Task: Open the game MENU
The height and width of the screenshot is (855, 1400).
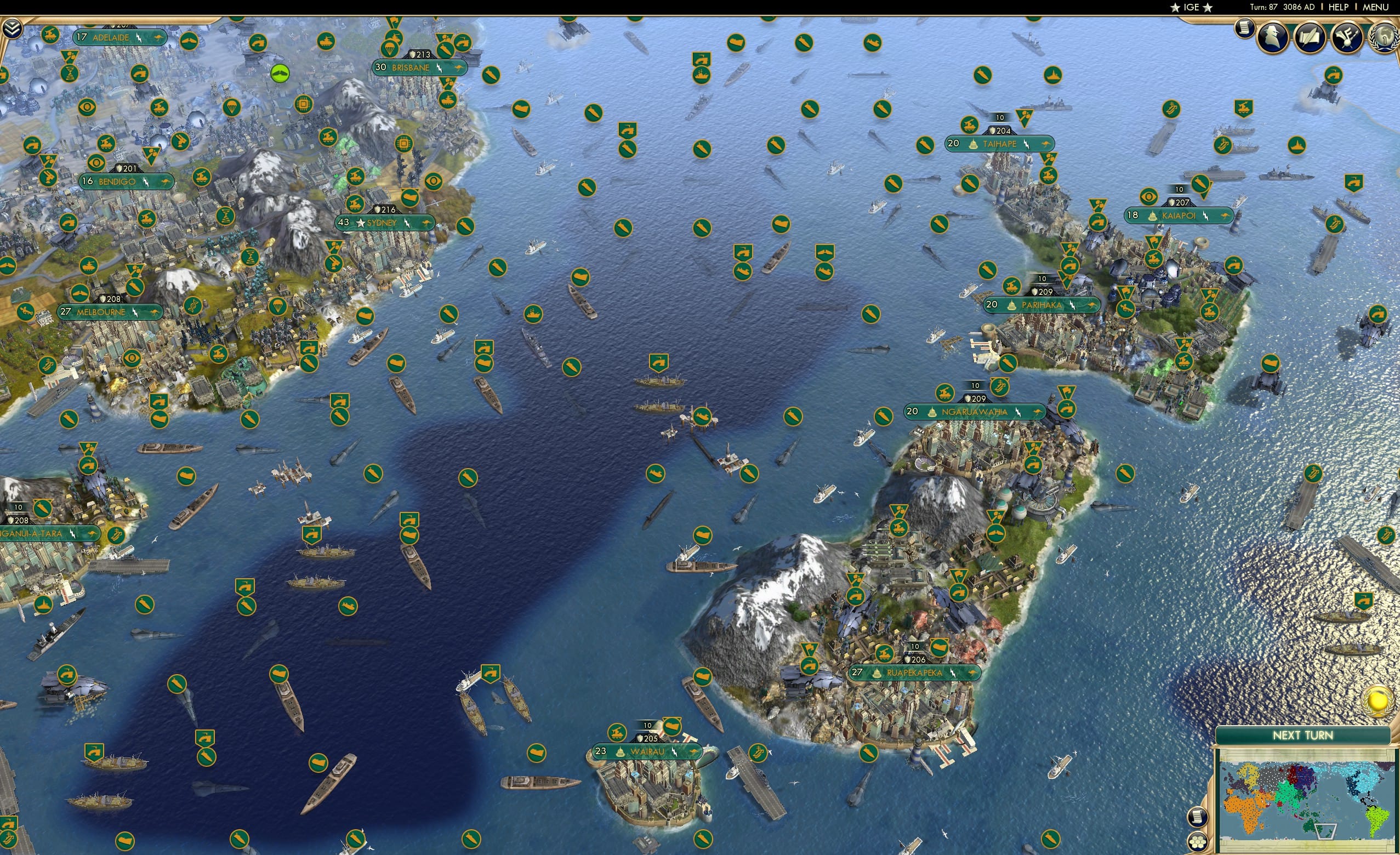Action: 1374,7
